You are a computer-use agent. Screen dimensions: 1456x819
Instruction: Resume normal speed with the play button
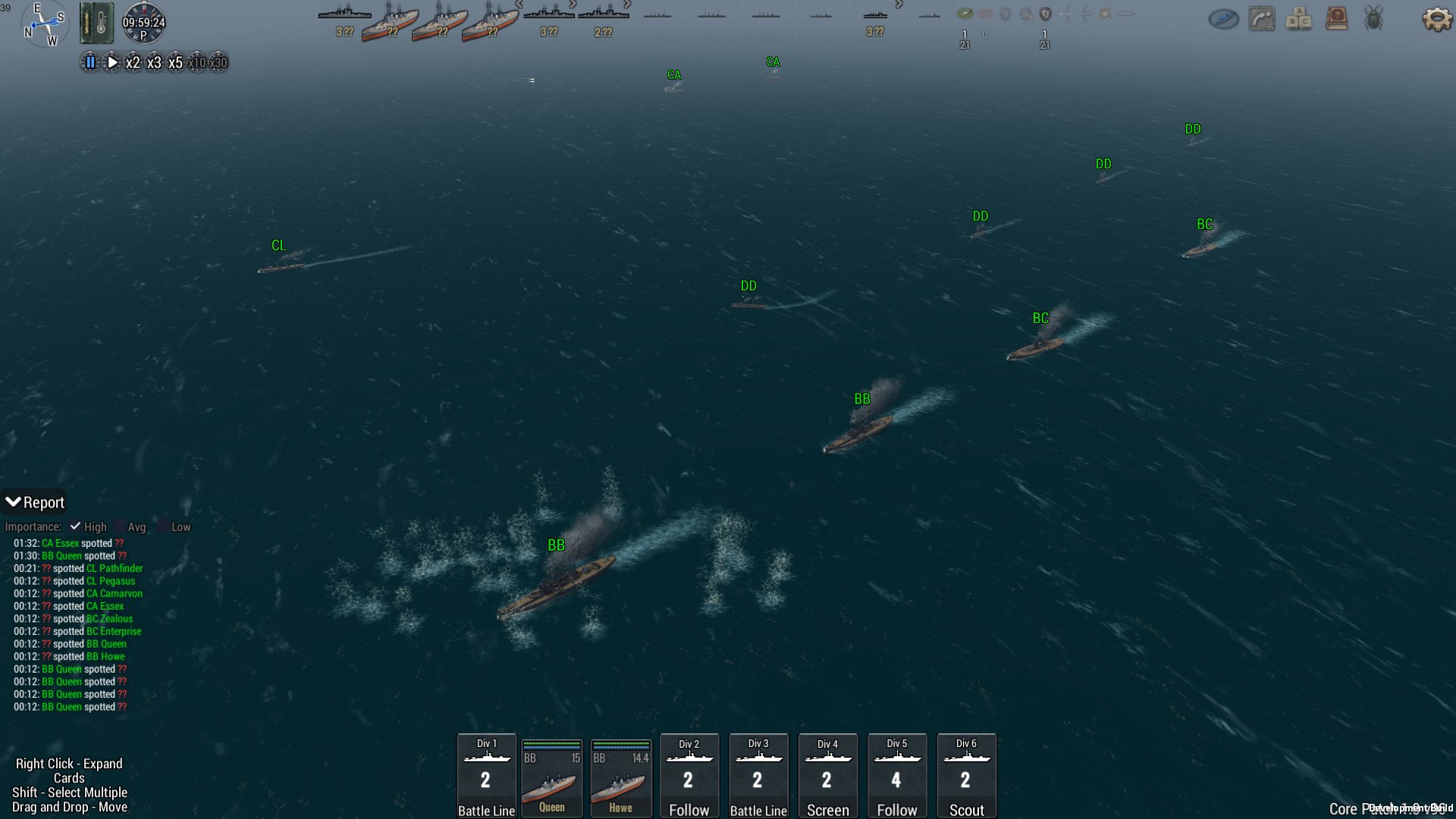point(111,63)
